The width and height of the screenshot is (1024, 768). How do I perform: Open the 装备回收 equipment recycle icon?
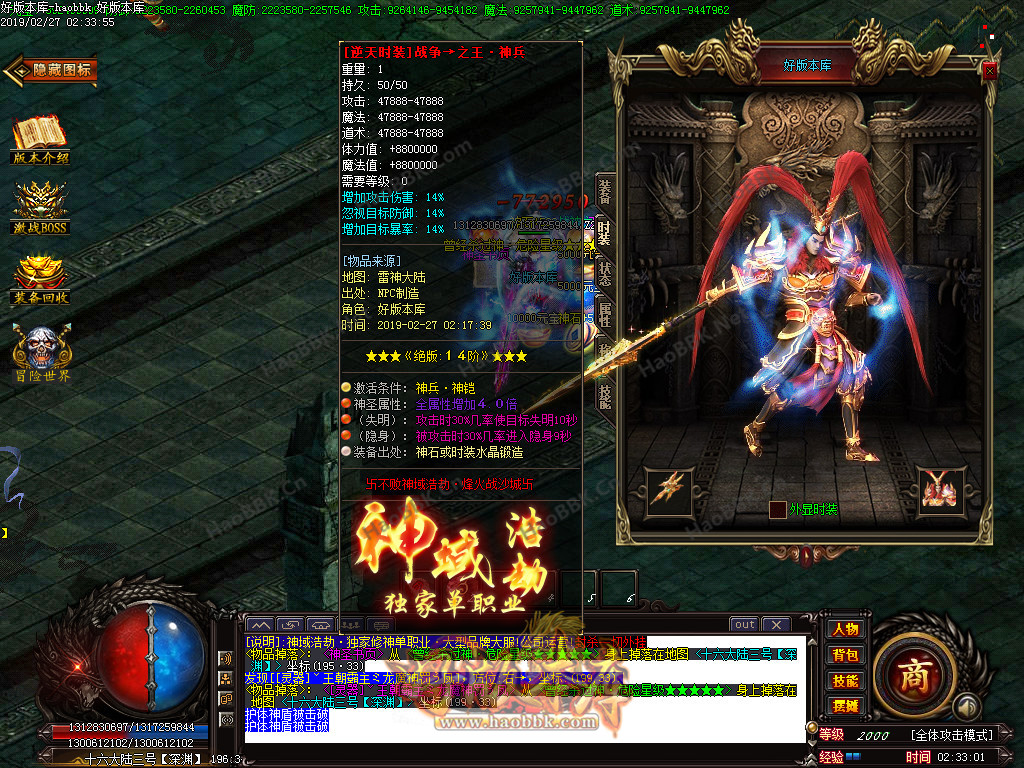tap(41, 280)
